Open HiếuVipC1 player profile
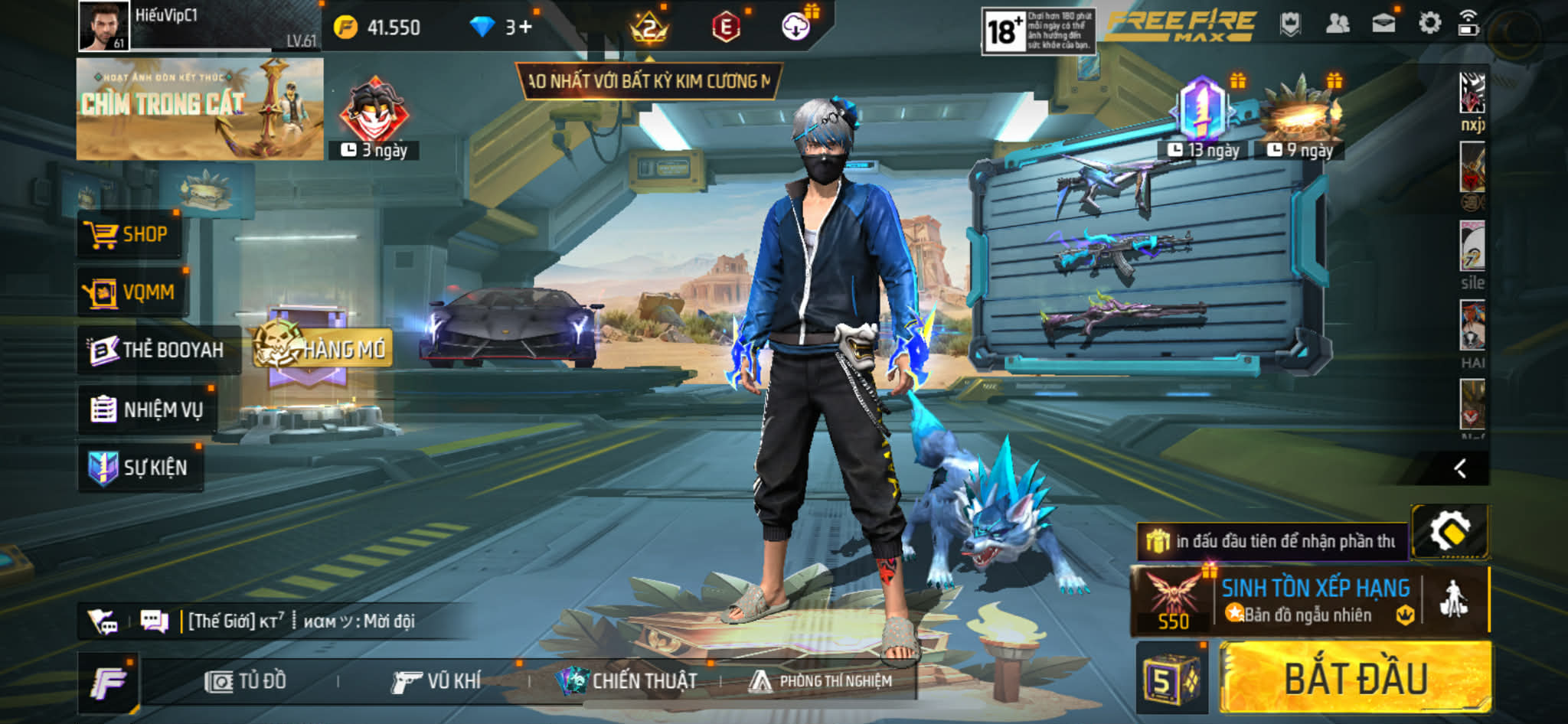Image resolution: width=1568 pixels, height=724 pixels. 104,26
